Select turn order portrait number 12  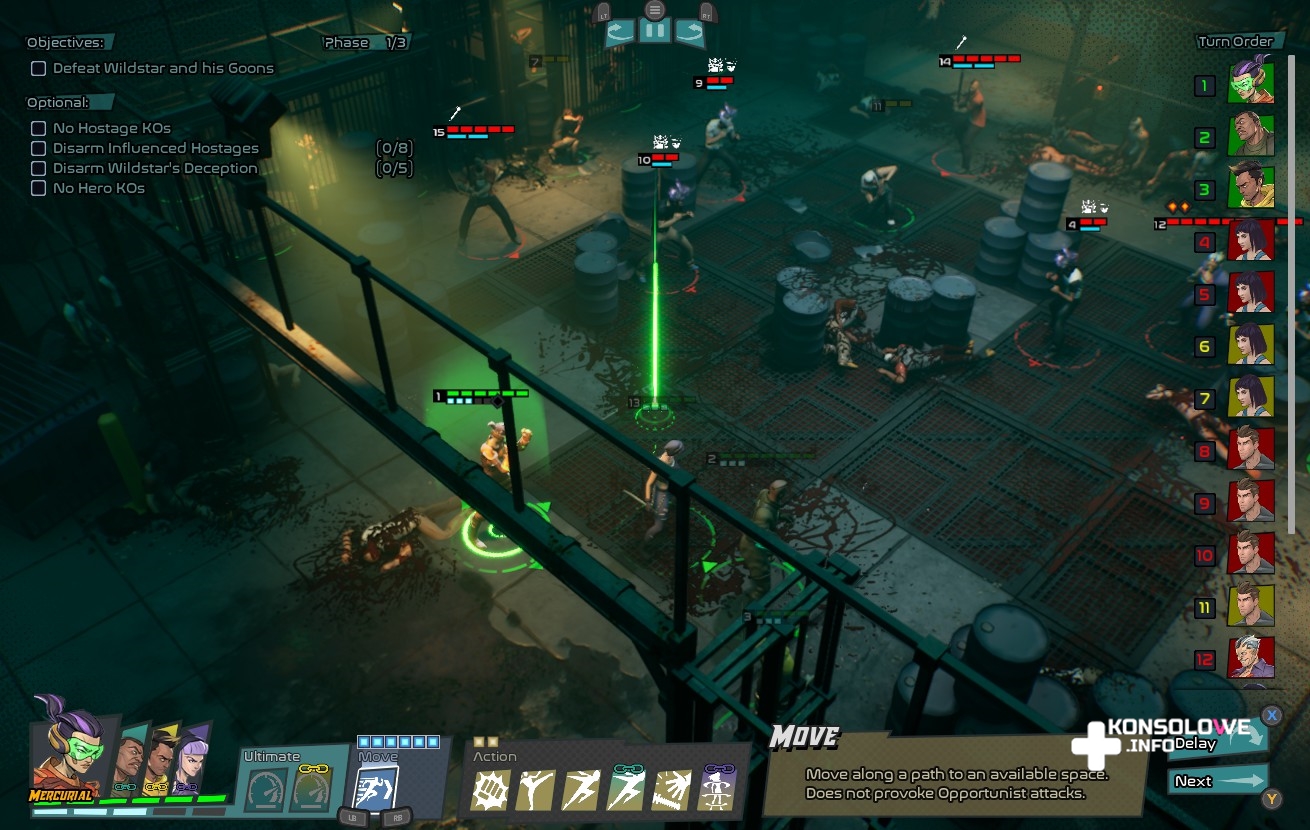[1251, 659]
